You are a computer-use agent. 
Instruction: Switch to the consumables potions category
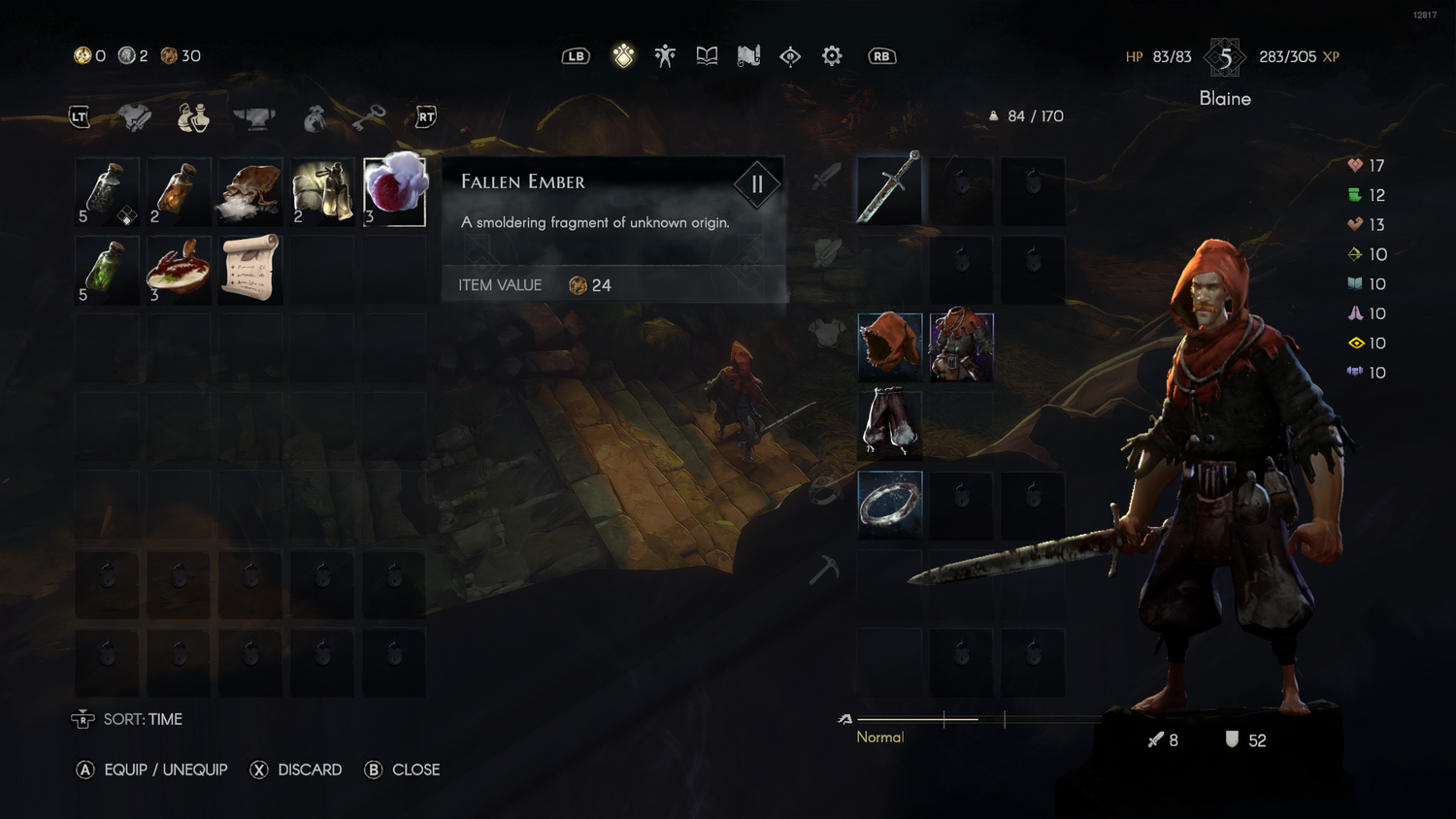(193, 117)
